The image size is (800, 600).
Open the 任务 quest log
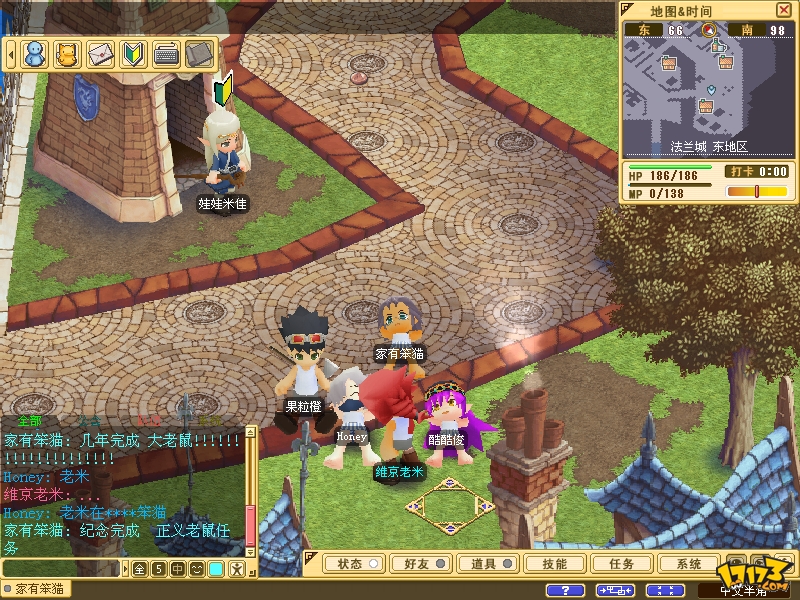pyautogui.click(x=621, y=564)
